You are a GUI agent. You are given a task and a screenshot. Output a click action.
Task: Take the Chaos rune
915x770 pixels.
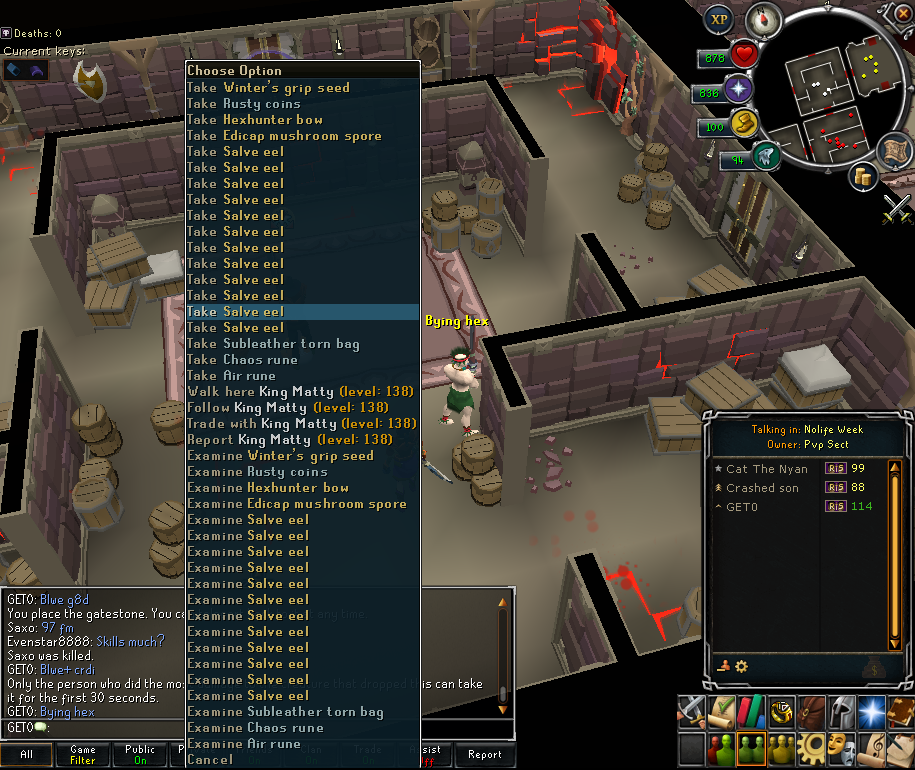[242, 360]
